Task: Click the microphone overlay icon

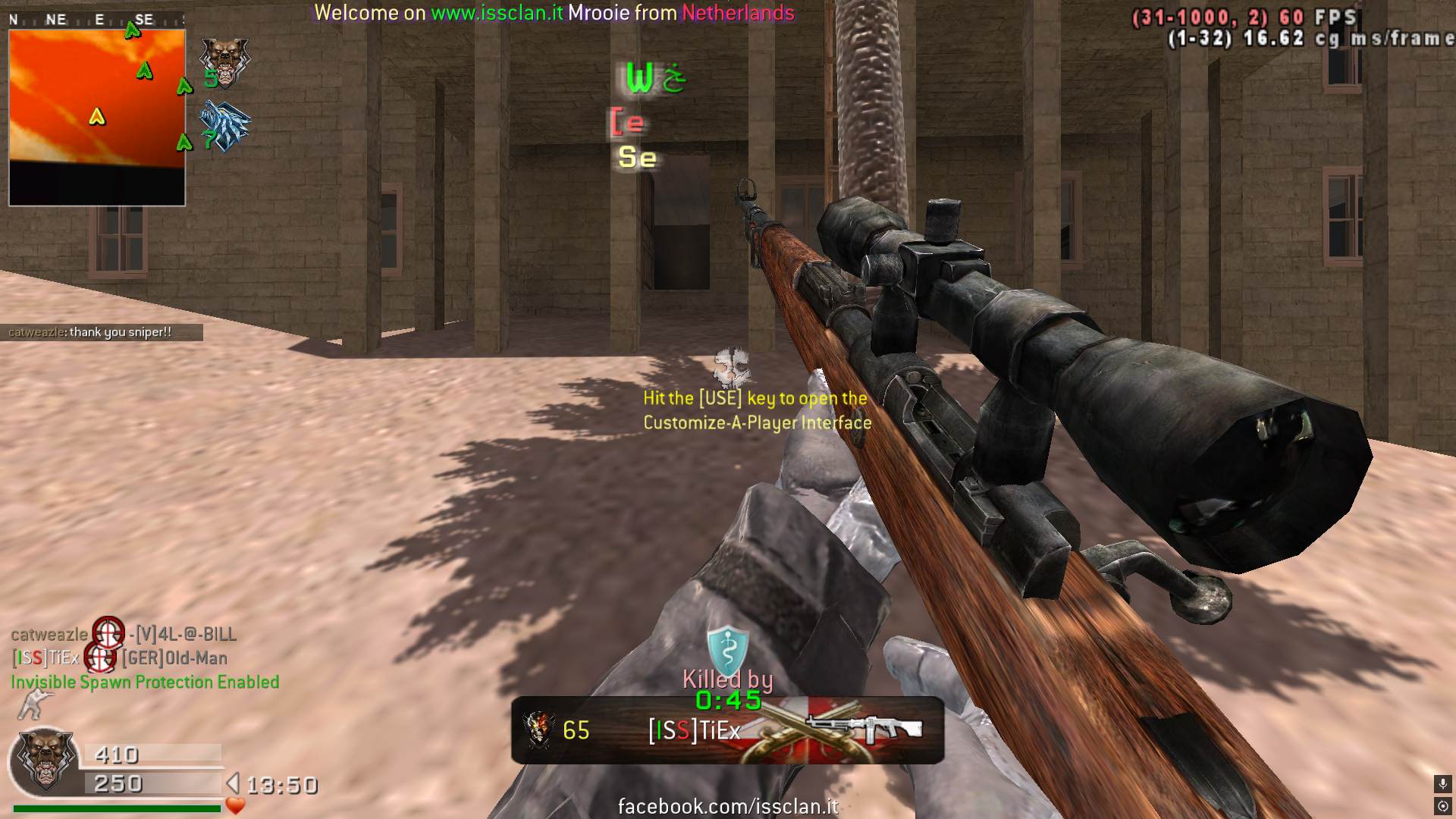Action: (1442, 783)
